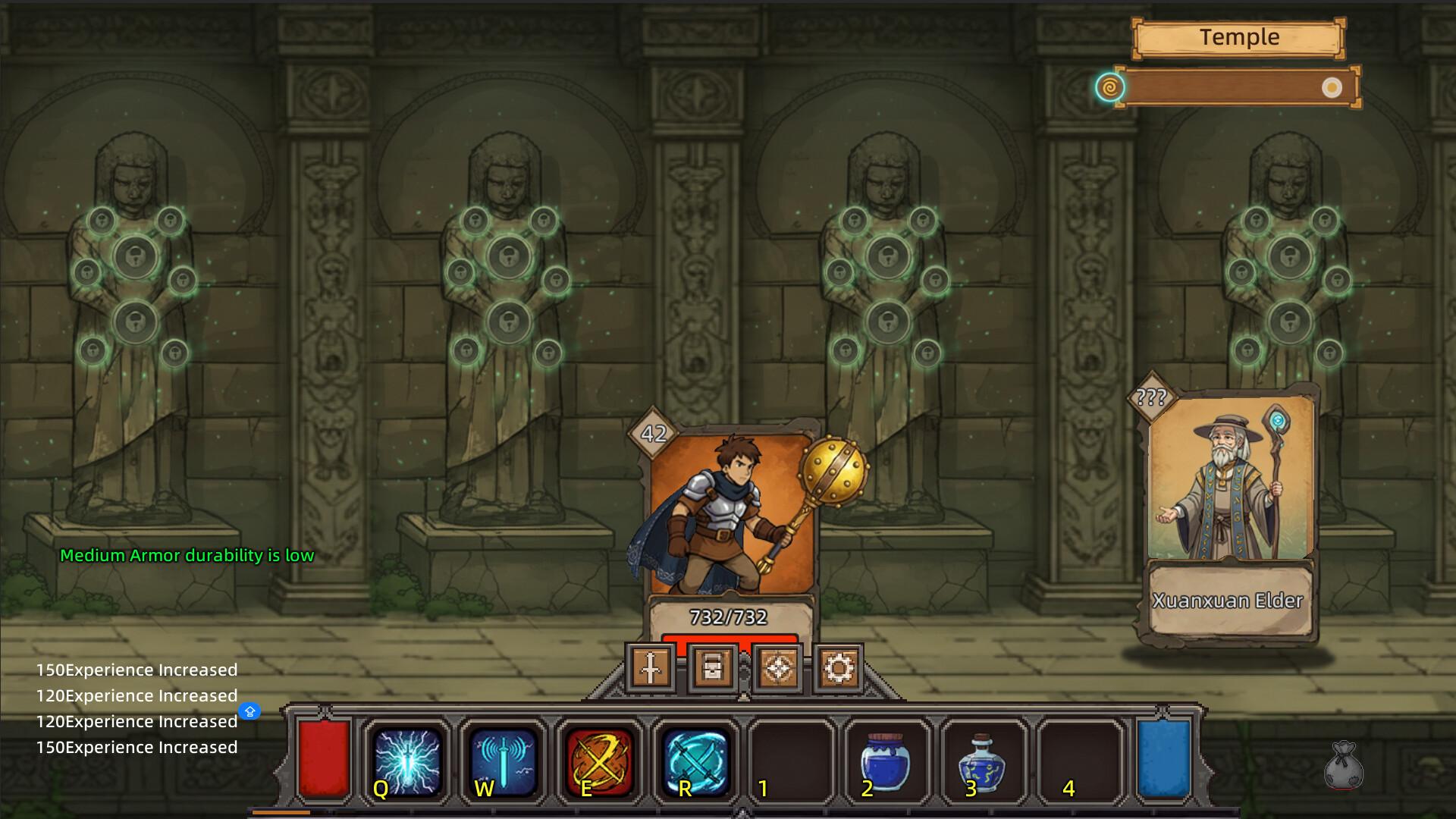This screenshot has width=1456, height=819.
Task: Click the Temple location banner
Action: 1238,38
